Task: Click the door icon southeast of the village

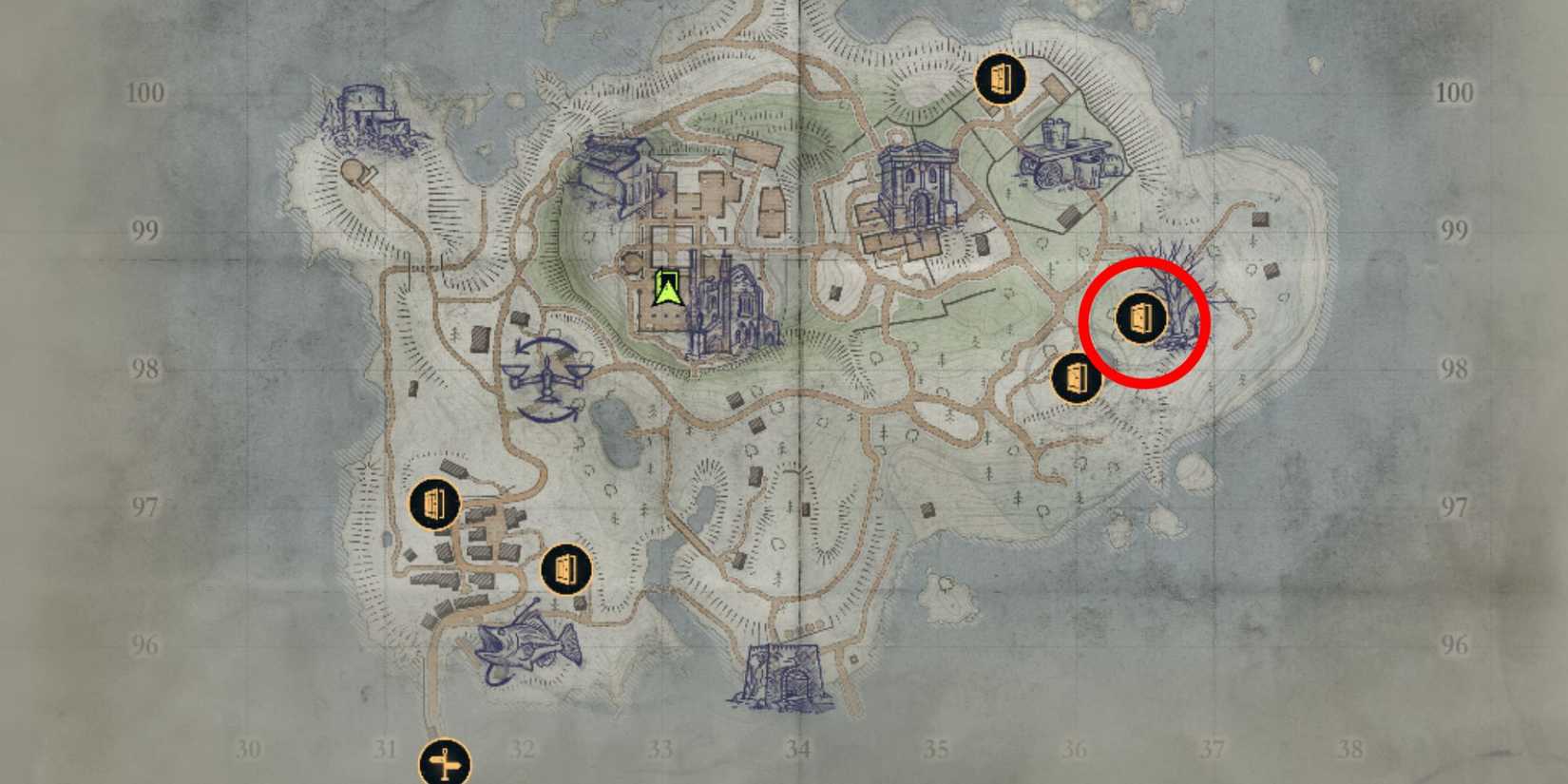Action: 564,571
